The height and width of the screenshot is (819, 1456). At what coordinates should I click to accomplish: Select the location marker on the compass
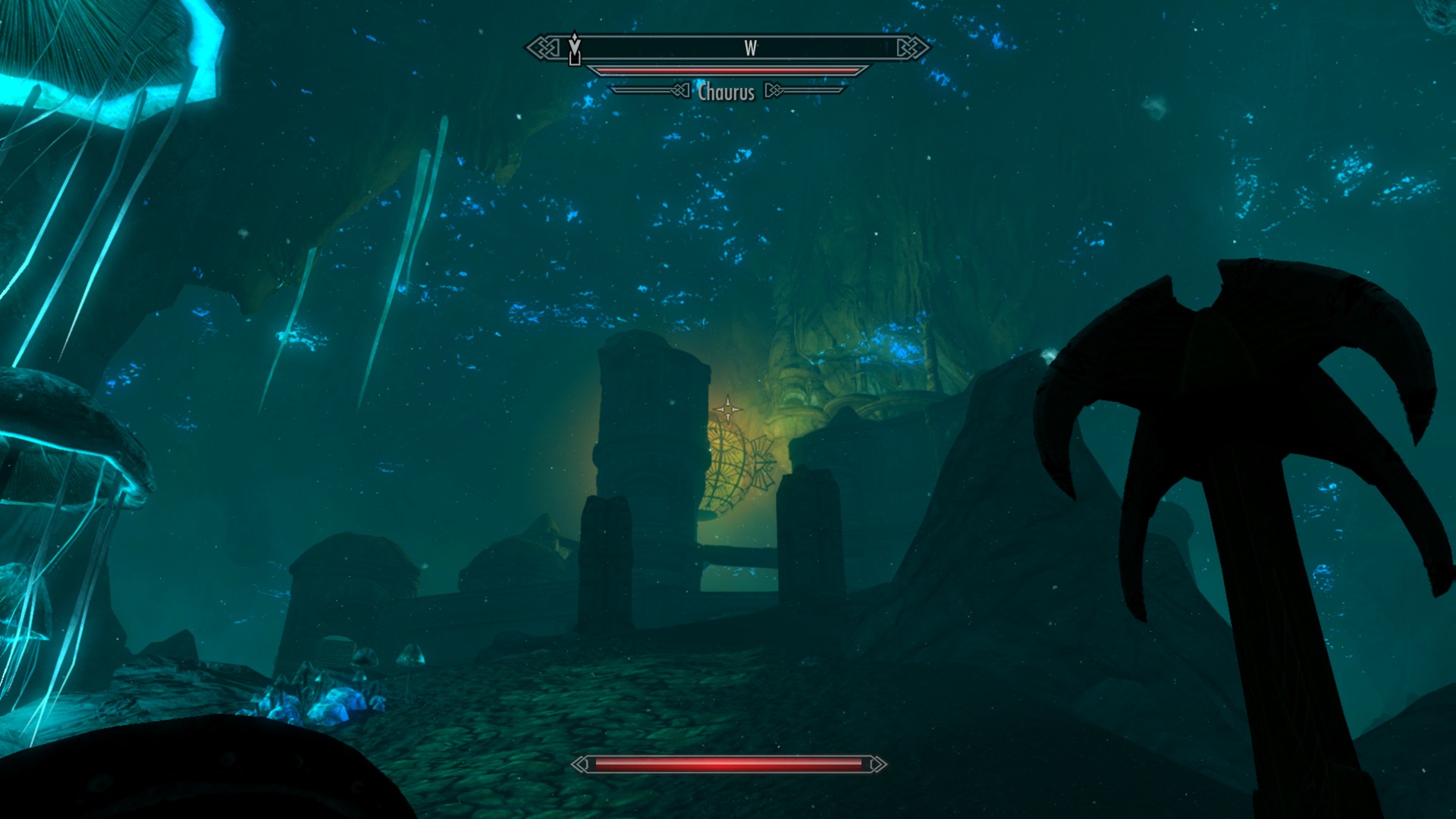[575, 49]
